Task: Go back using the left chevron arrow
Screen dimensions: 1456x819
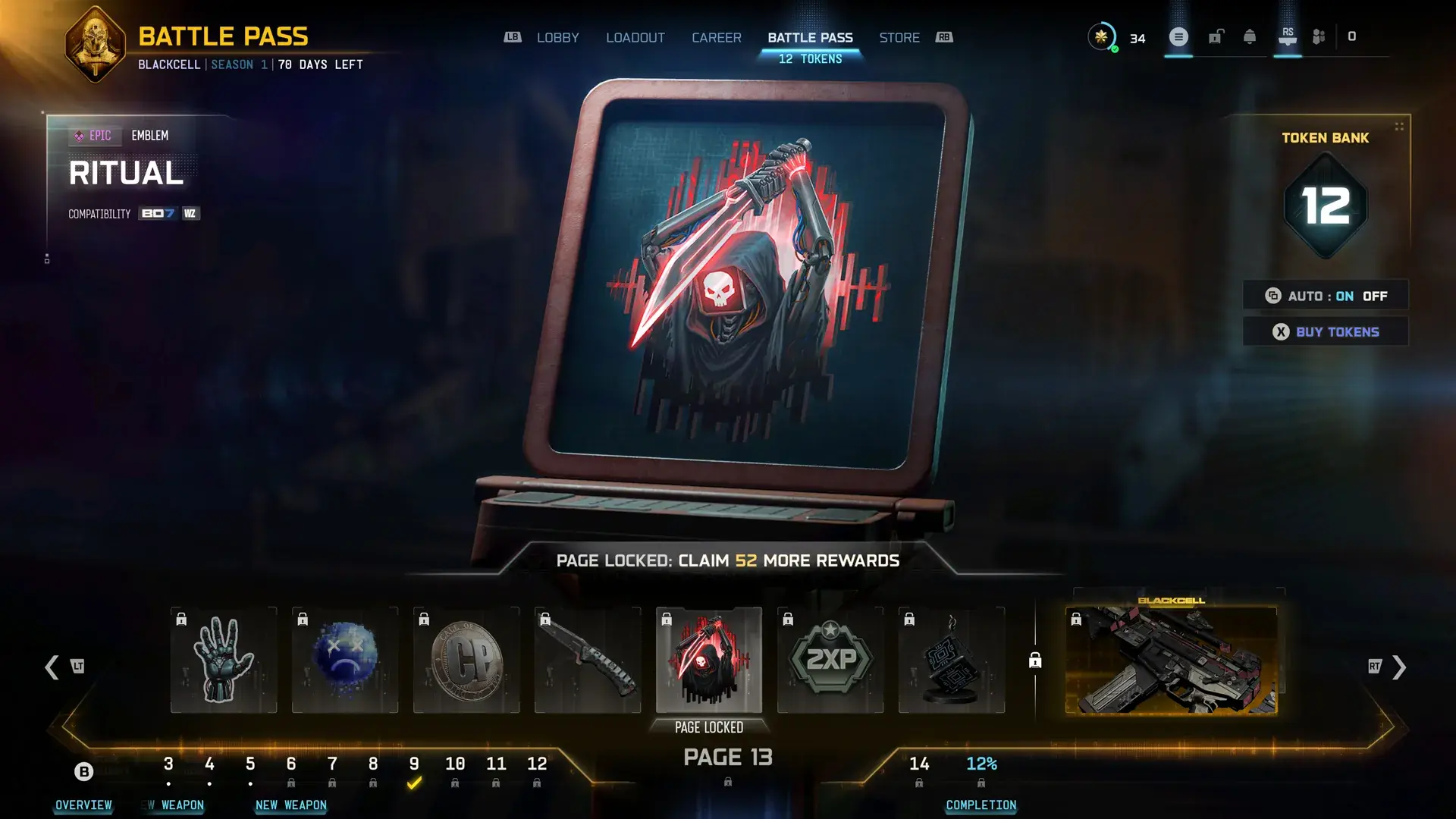Action: 52,667
